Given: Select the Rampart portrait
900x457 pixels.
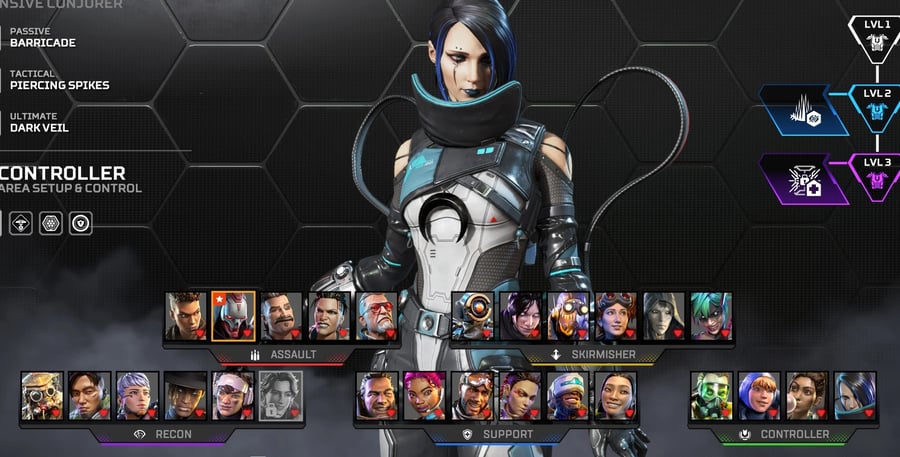Looking at the screenshot, I should [807, 396].
